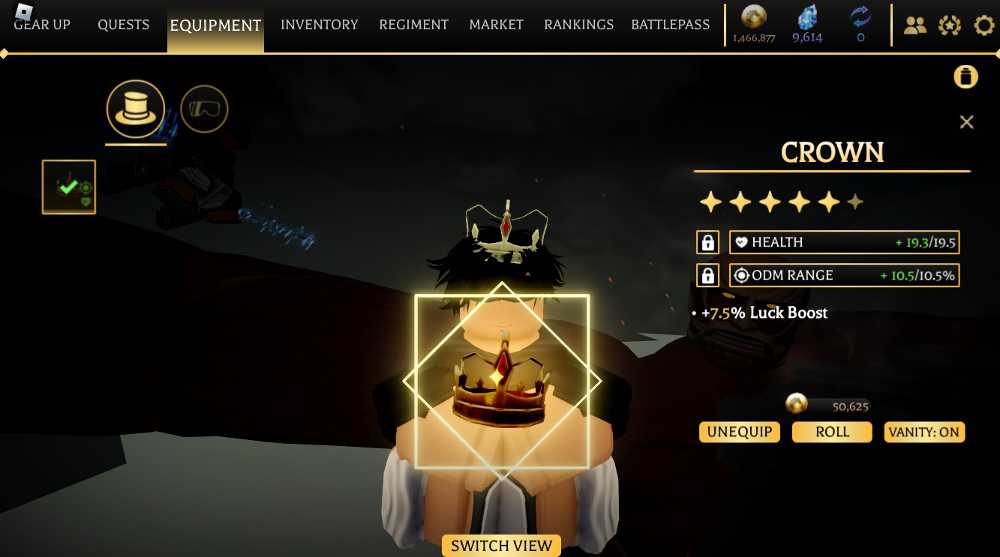This screenshot has width=1000, height=557.
Task: Open the Inventory tab
Action: tap(319, 25)
